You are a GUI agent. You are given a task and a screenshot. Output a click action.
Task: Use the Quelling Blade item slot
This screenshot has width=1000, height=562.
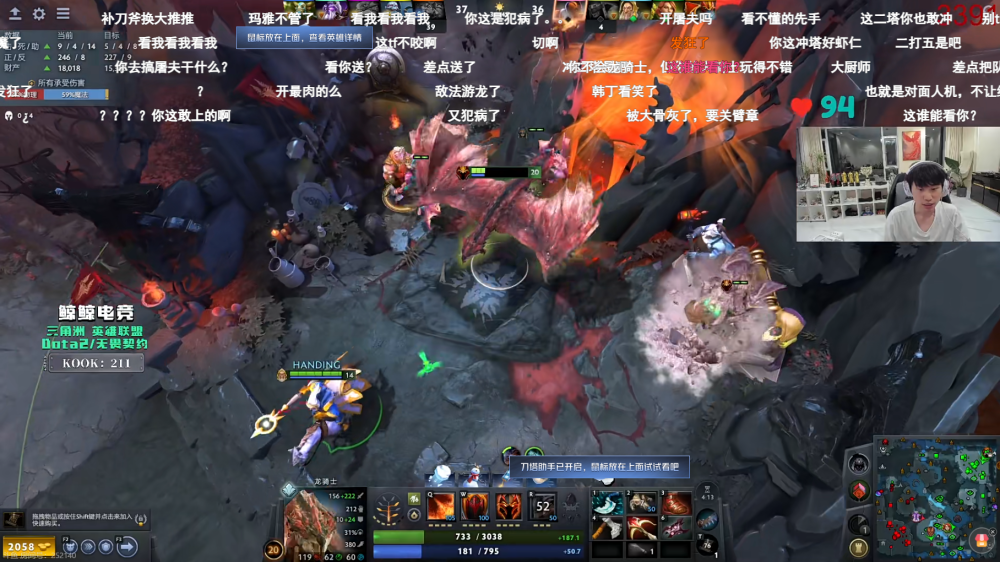tap(606, 505)
